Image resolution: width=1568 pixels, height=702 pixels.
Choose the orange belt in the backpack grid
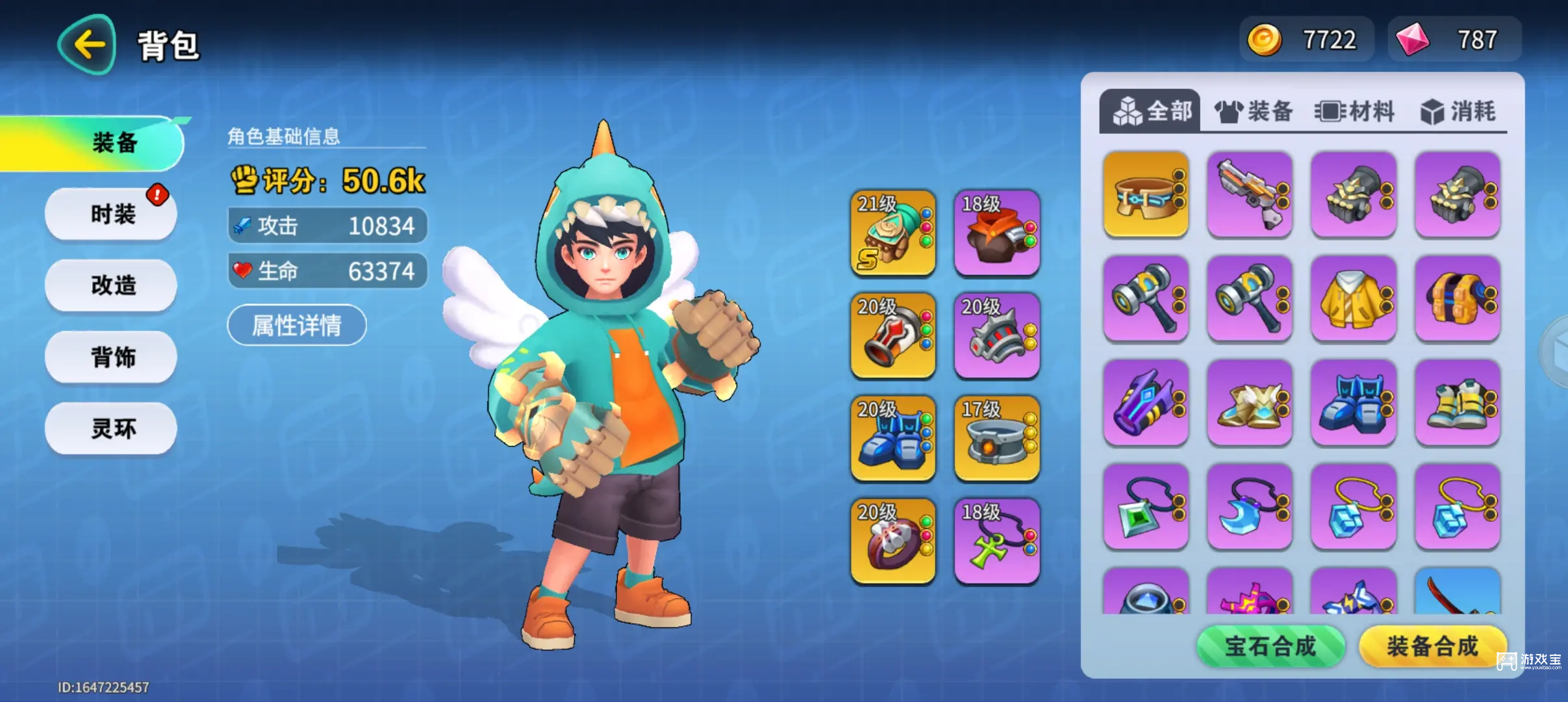[x=1146, y=194]
